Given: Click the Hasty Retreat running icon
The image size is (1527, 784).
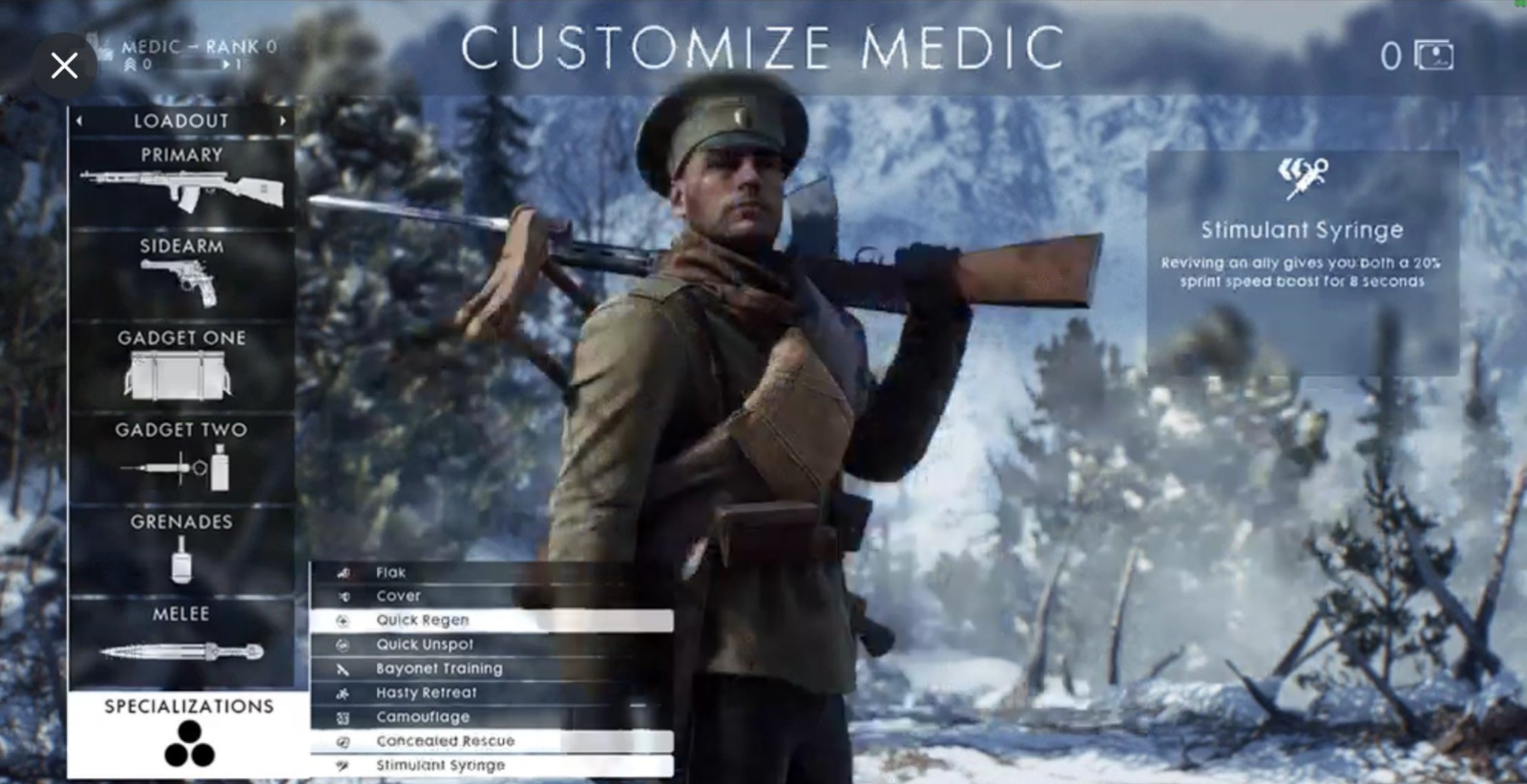Looking at the screenshot, I should 344,693.
